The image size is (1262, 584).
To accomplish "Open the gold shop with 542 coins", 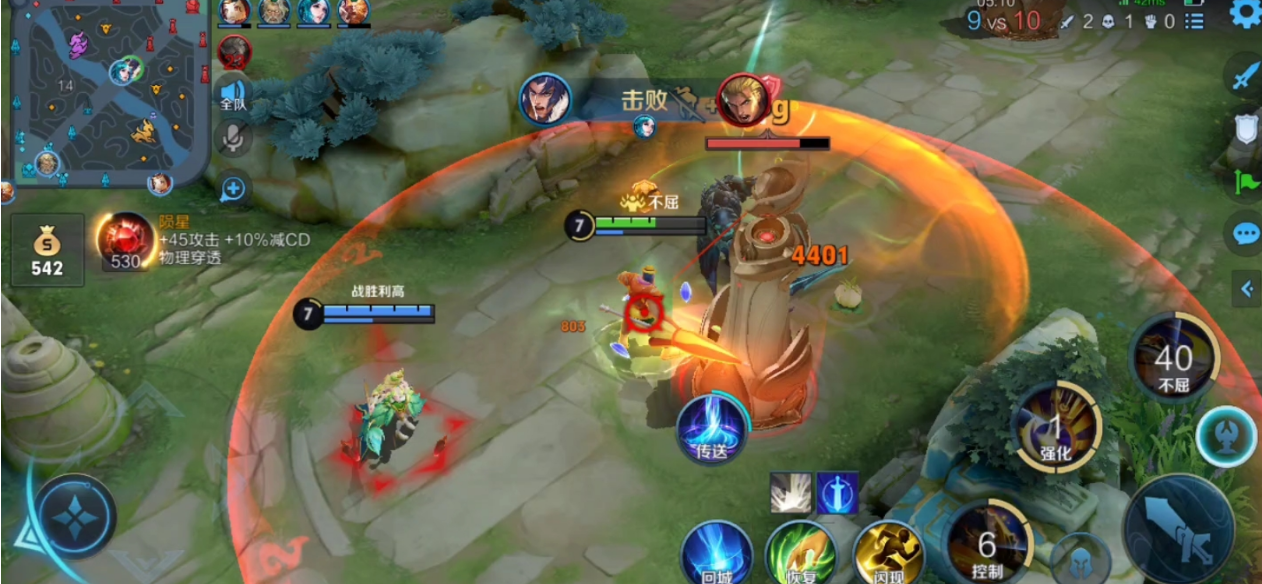I will [x=47, y=250].
